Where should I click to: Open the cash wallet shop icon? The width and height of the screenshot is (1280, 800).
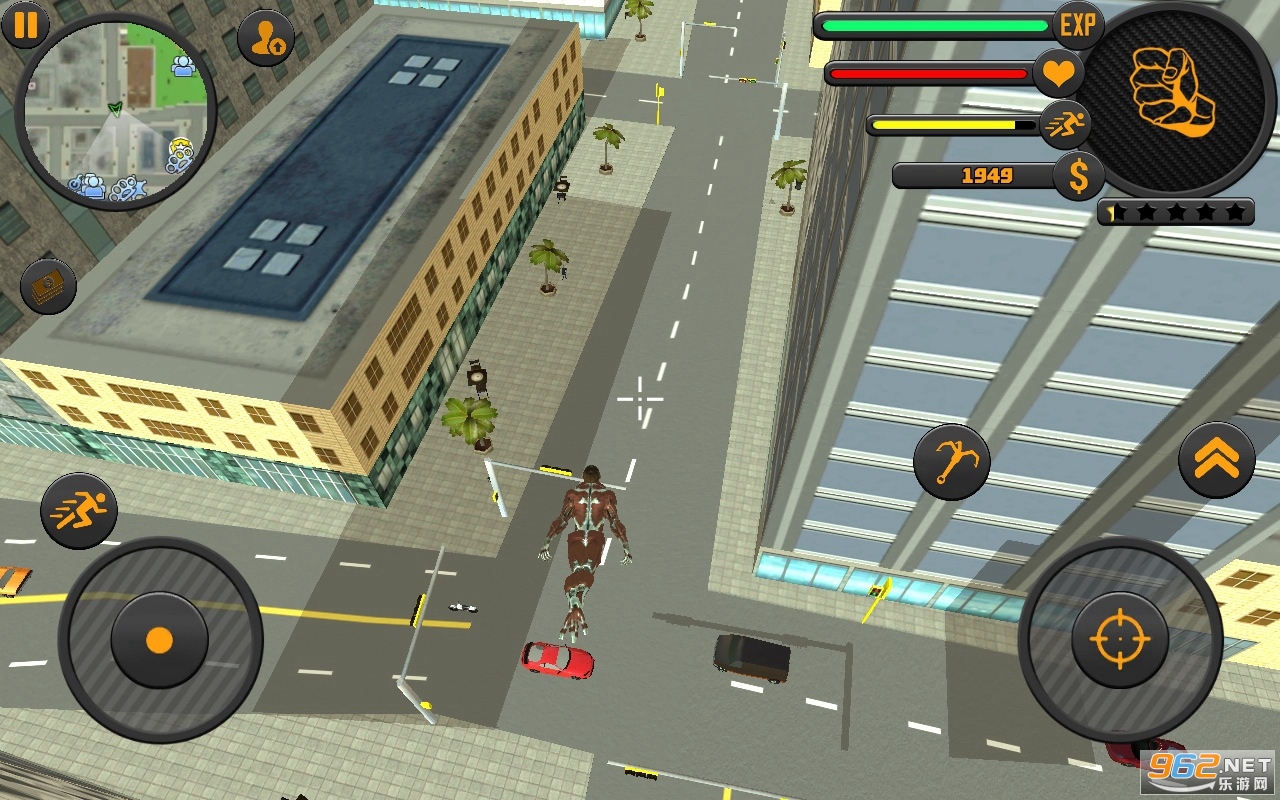coord(48,287)
